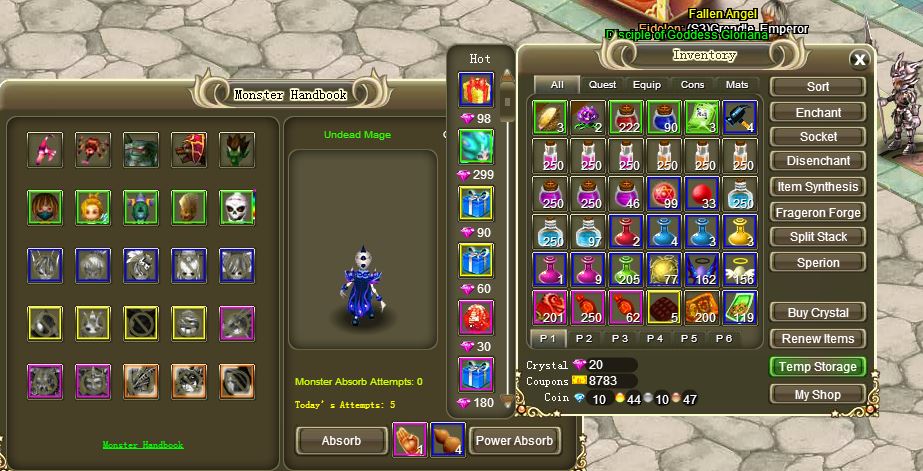Go to inventory page P2
Viewport: 923px width, 471px height.
585,338
